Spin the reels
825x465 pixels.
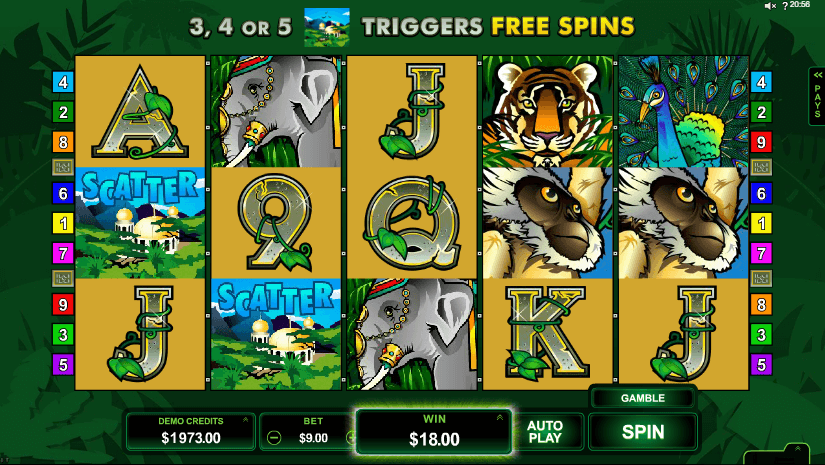point(643,431)
